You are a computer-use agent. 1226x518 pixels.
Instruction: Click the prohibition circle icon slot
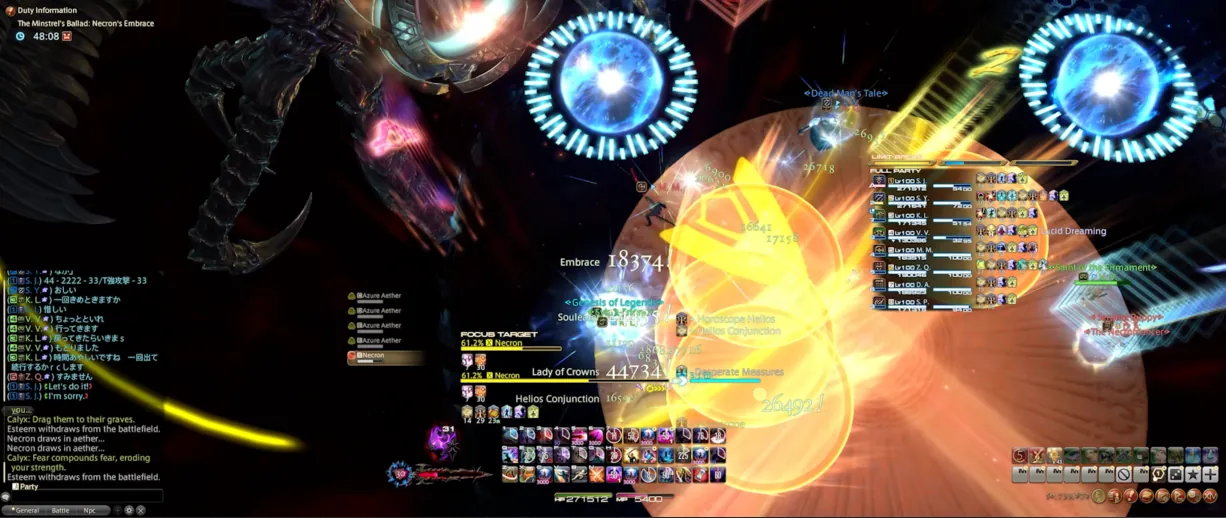(x=1124, y=474)
